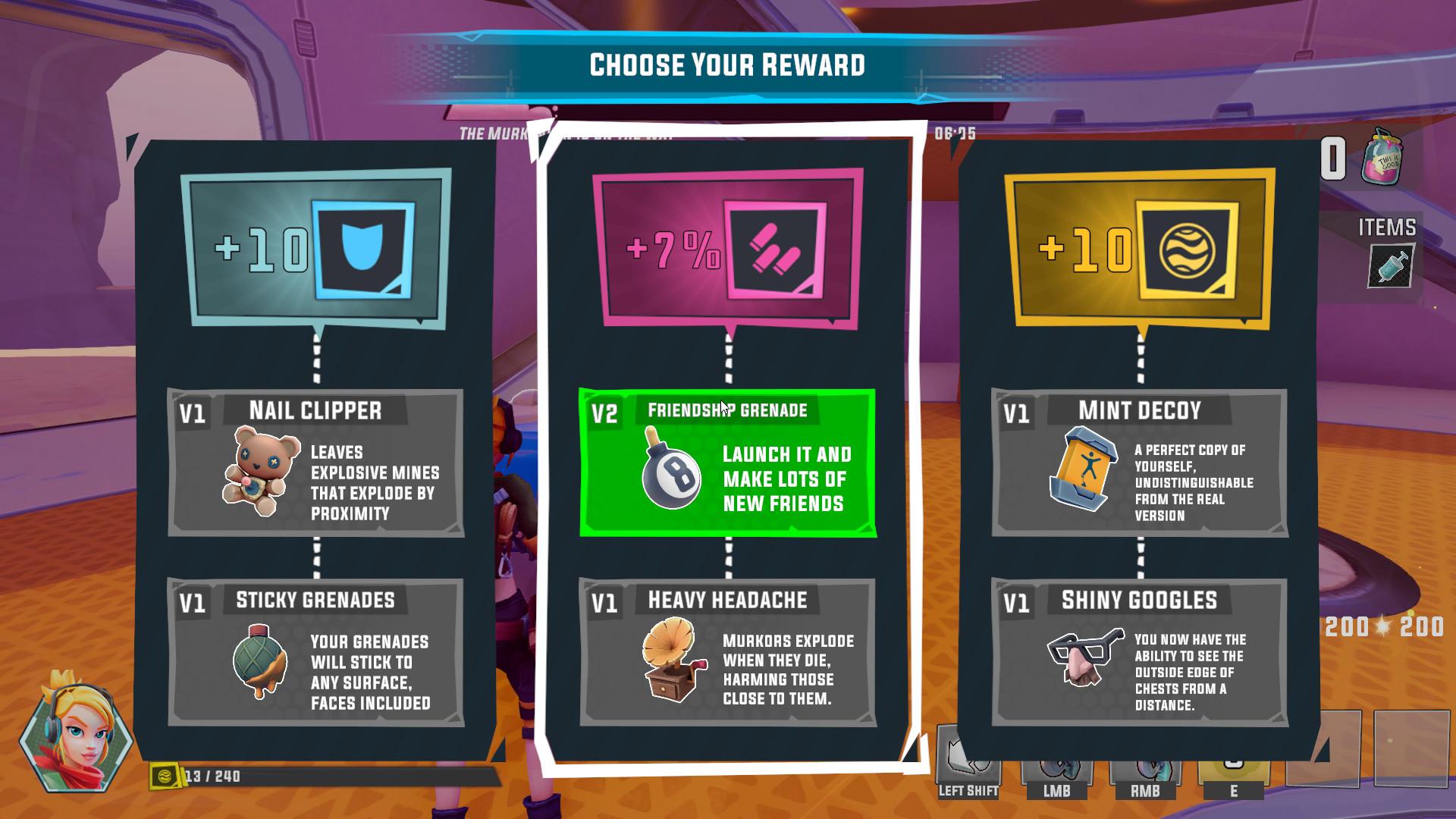
Task: Click the blonde heroine portrait
Action: (77, 730)
